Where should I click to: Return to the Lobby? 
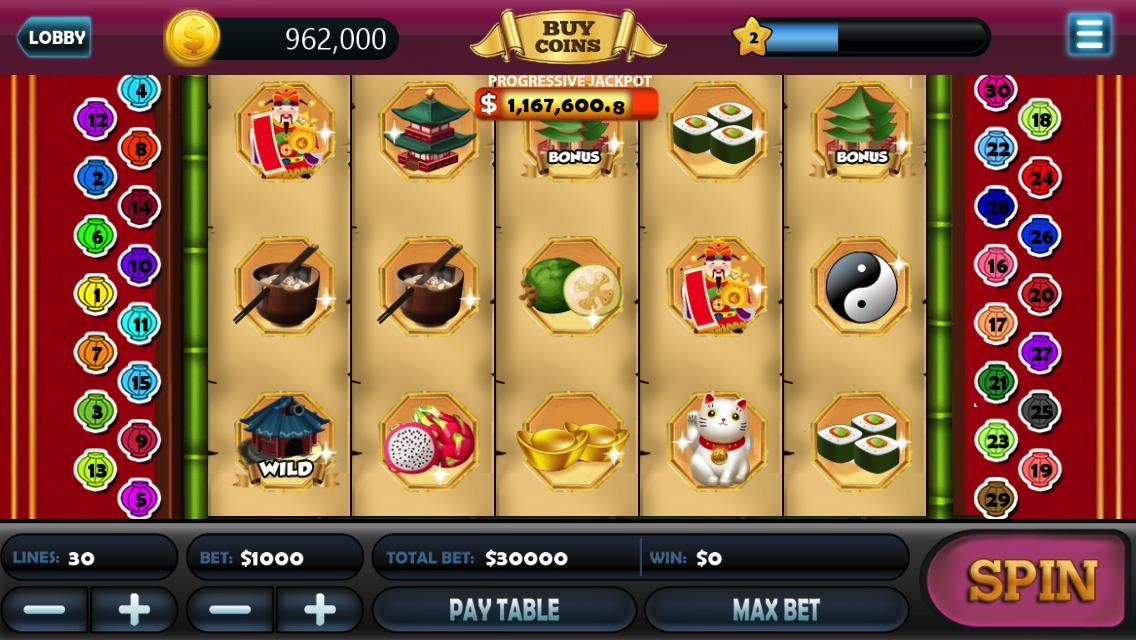[54, 38]
